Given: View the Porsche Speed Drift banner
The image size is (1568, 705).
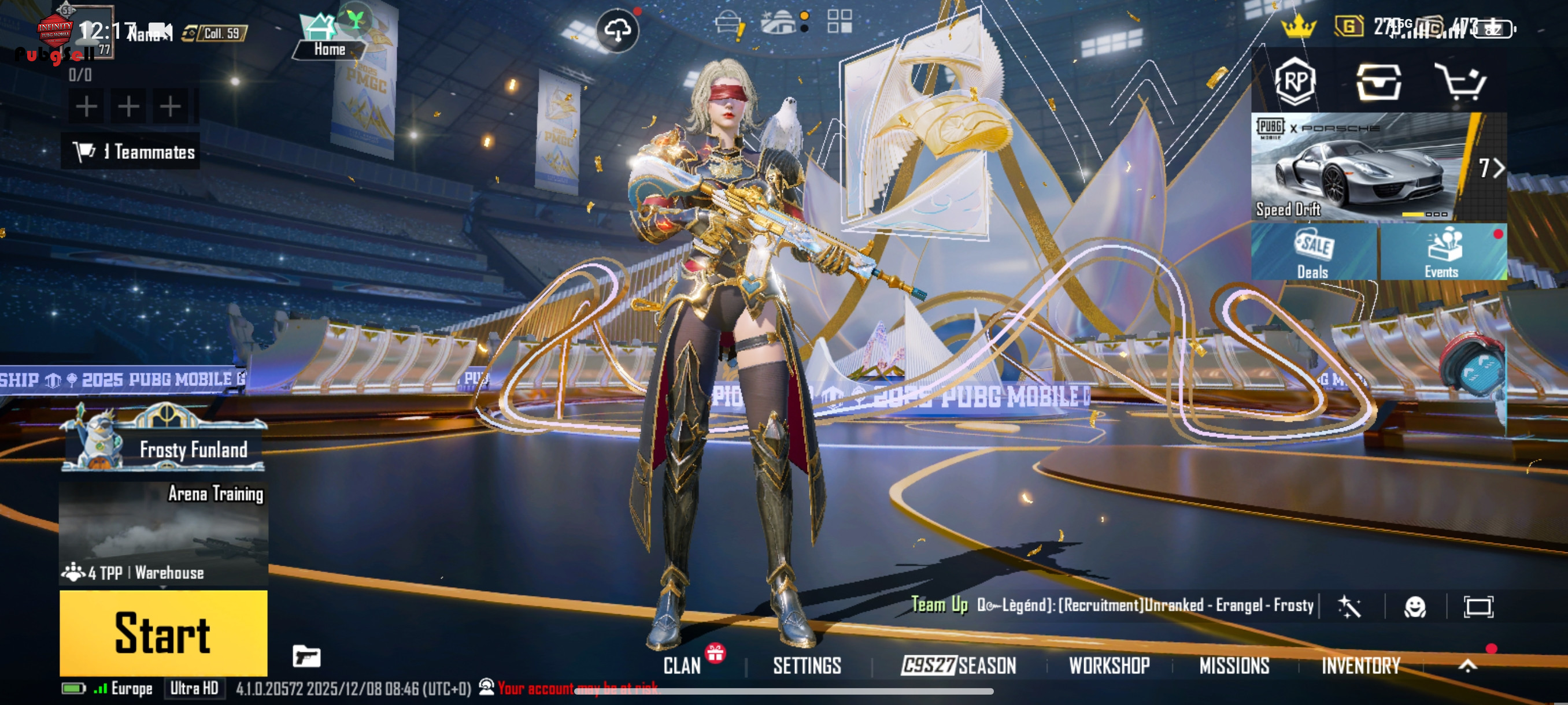Looking at the screenshot, I should [x=1363, y=166].
